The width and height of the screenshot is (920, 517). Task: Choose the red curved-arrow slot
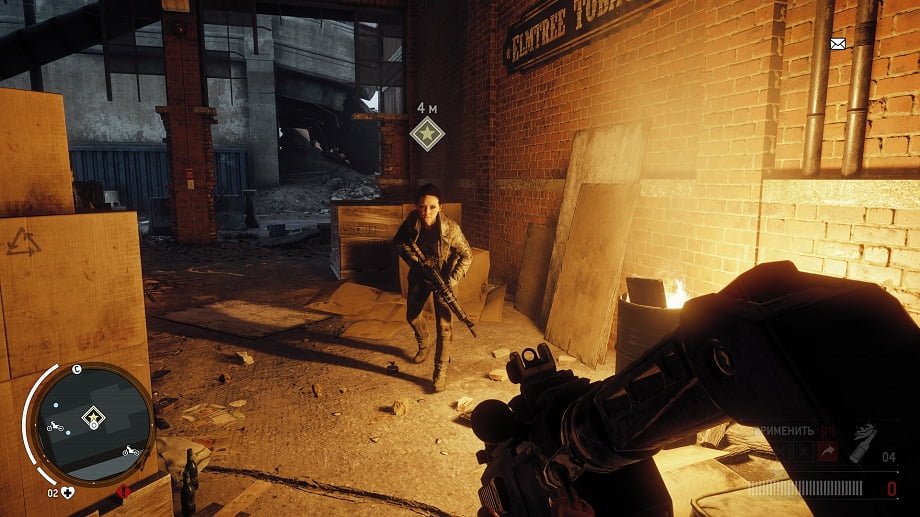(x=827, y=453)
